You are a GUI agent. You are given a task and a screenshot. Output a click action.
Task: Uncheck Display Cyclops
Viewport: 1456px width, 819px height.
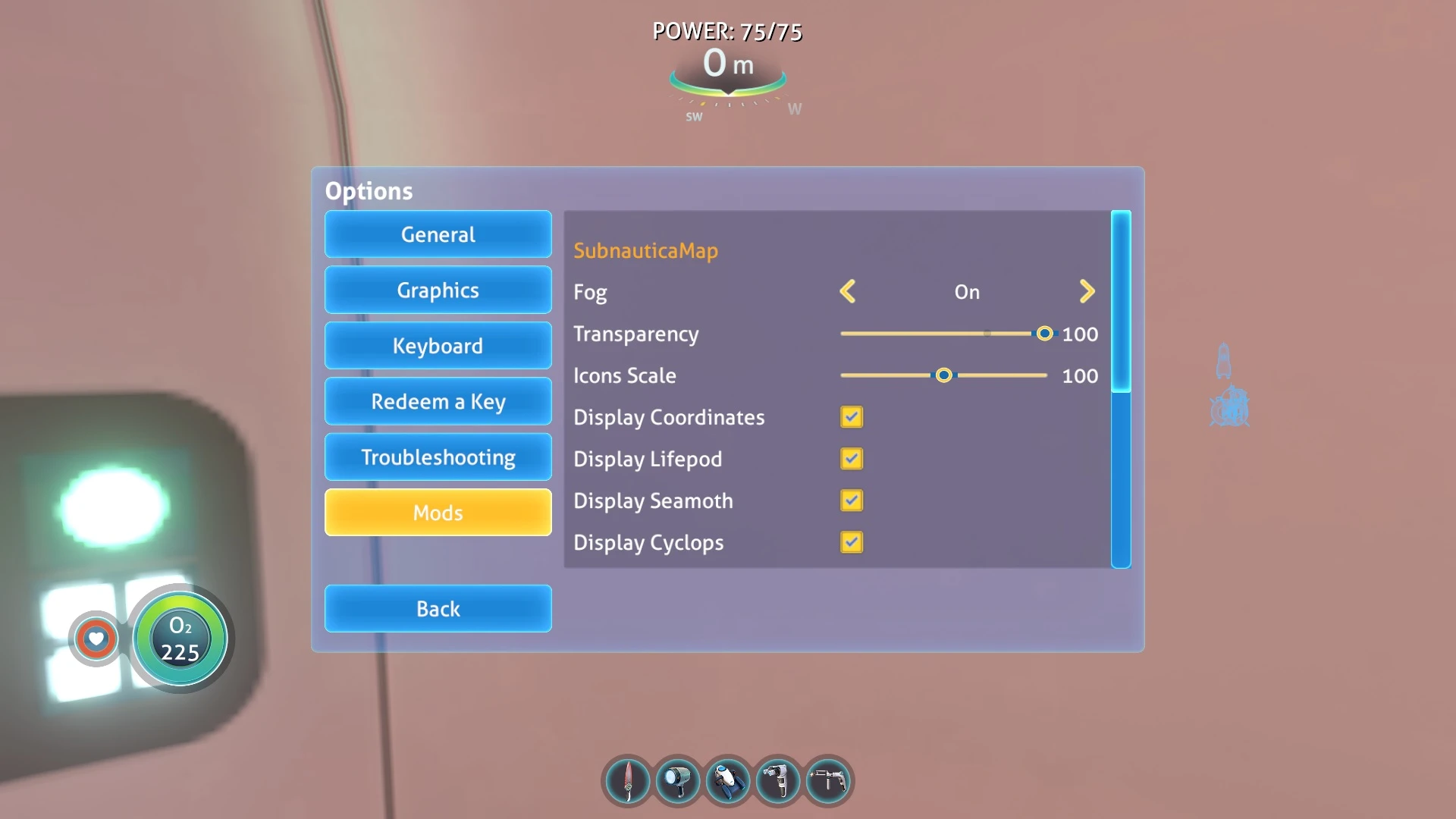852,542
